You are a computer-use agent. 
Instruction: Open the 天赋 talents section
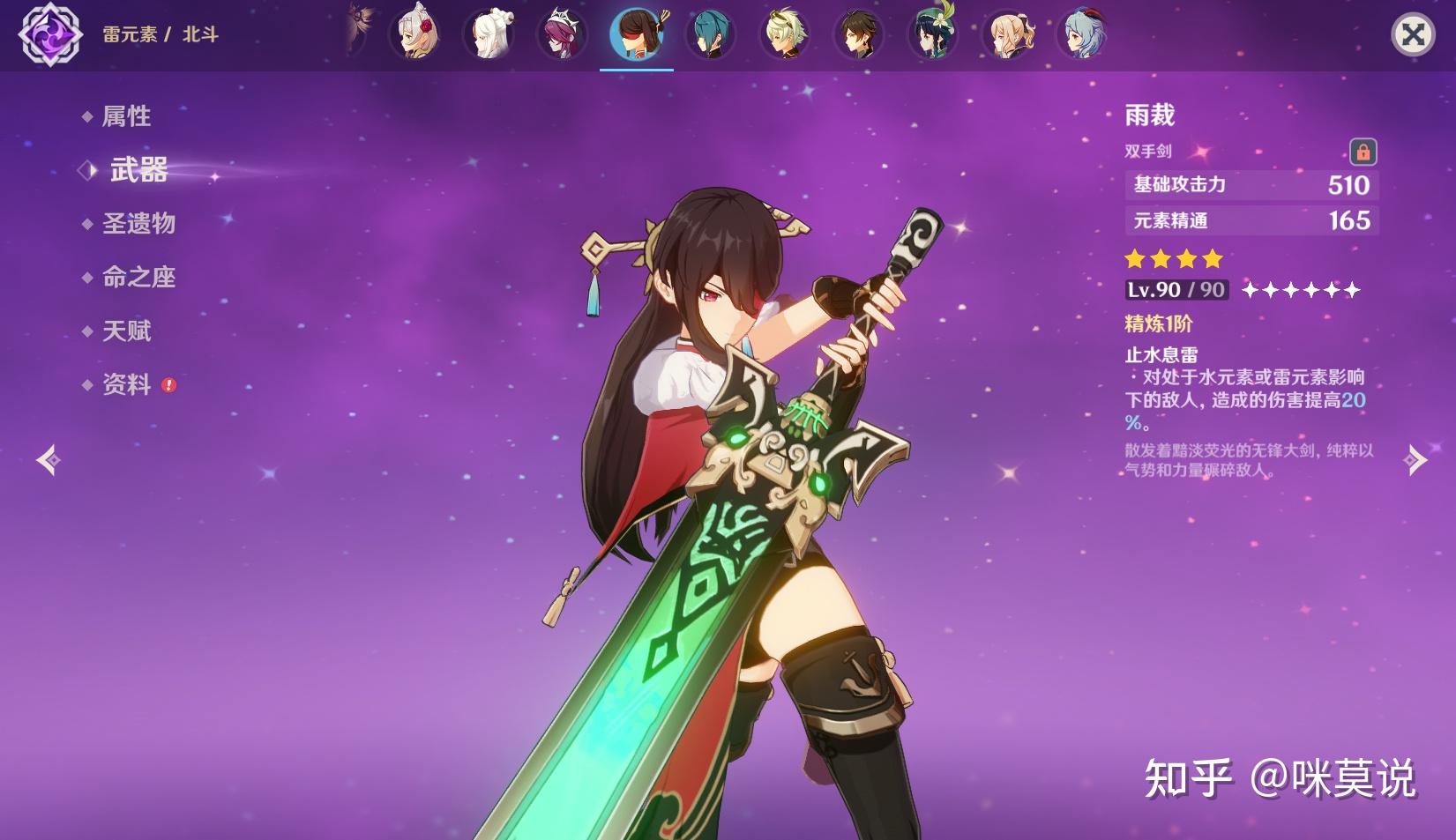coord(126,331)
